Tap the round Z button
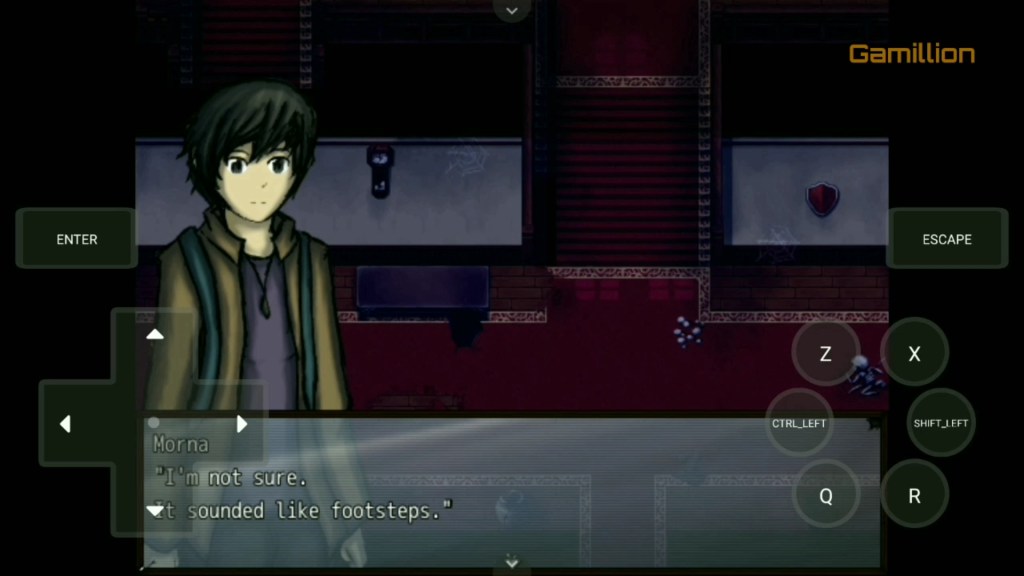 (825, 353)
